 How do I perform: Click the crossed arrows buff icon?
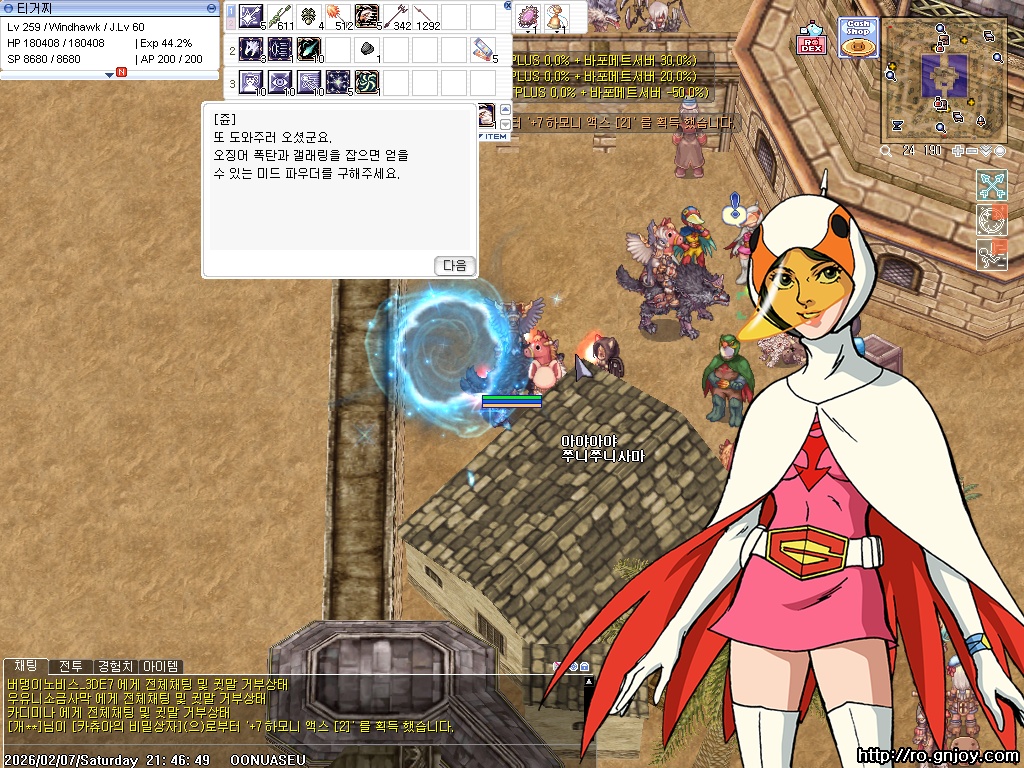coord(991,185)
